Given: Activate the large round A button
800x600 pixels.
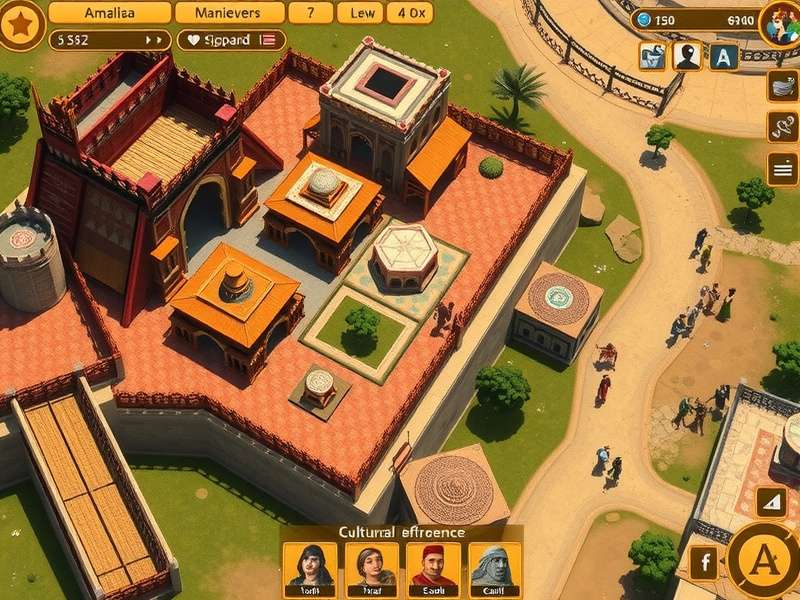Looking at the screenshot, I should [x=764, y=562].
